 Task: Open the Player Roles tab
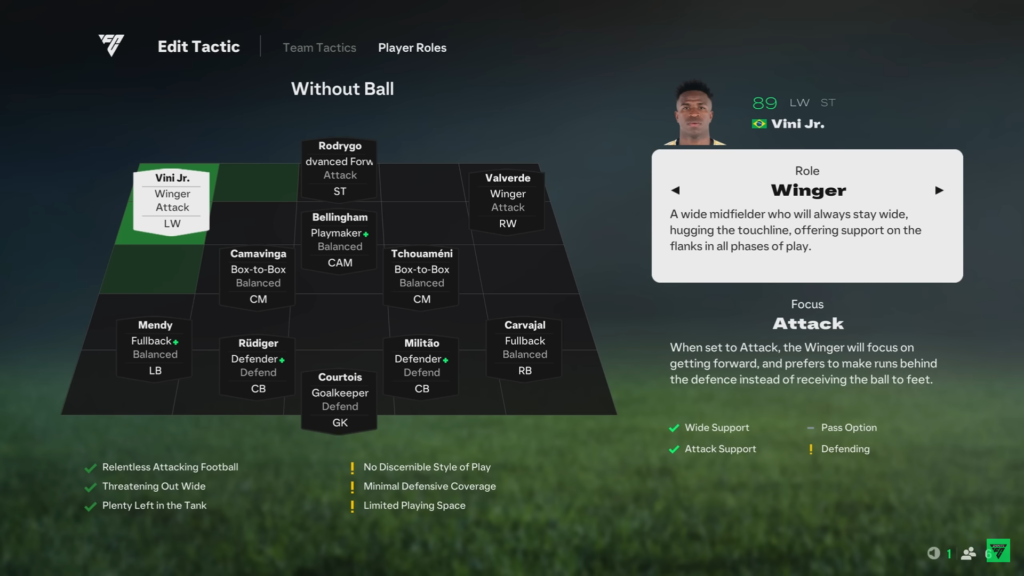click(412, 48)
